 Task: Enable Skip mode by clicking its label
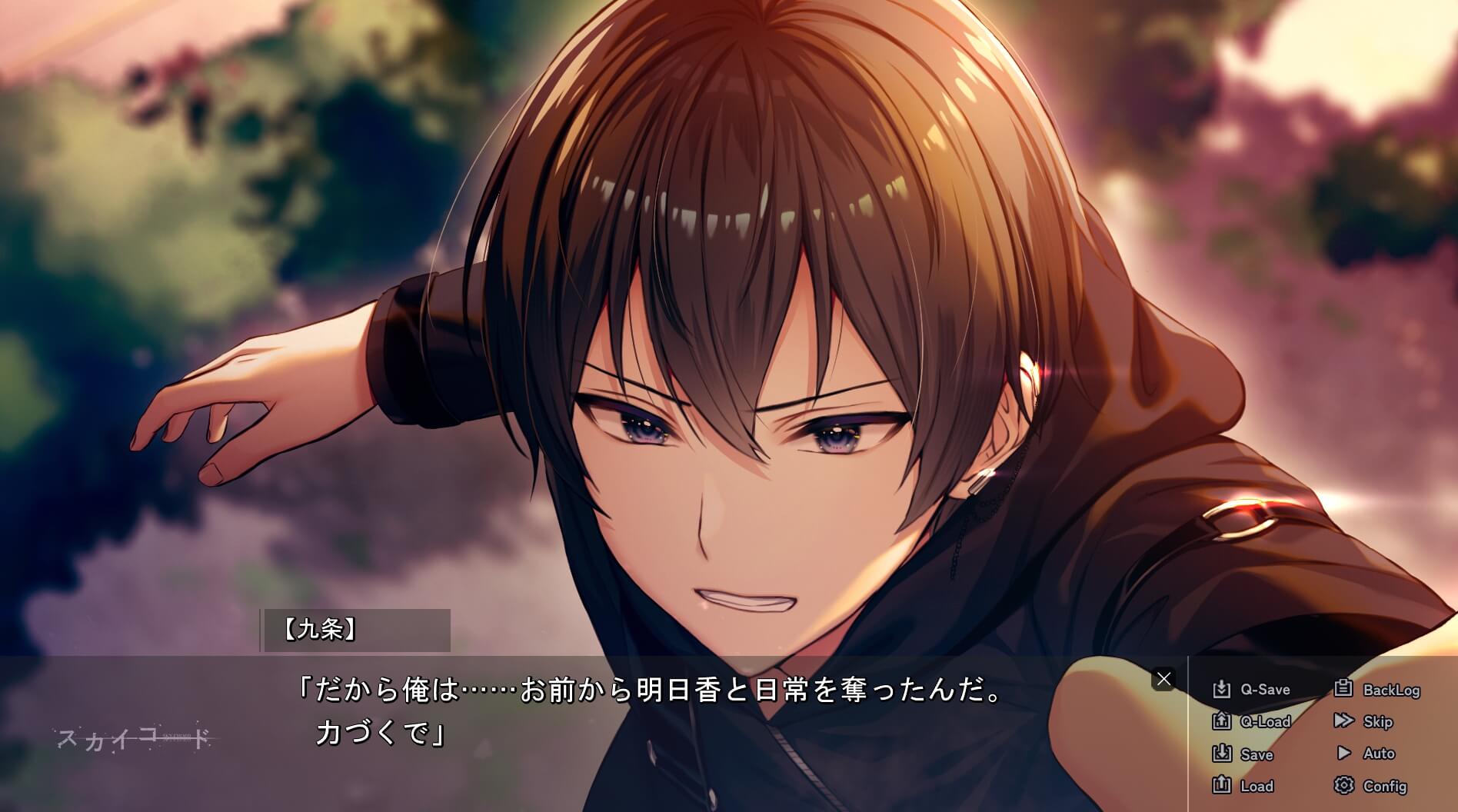[1380, 722]
